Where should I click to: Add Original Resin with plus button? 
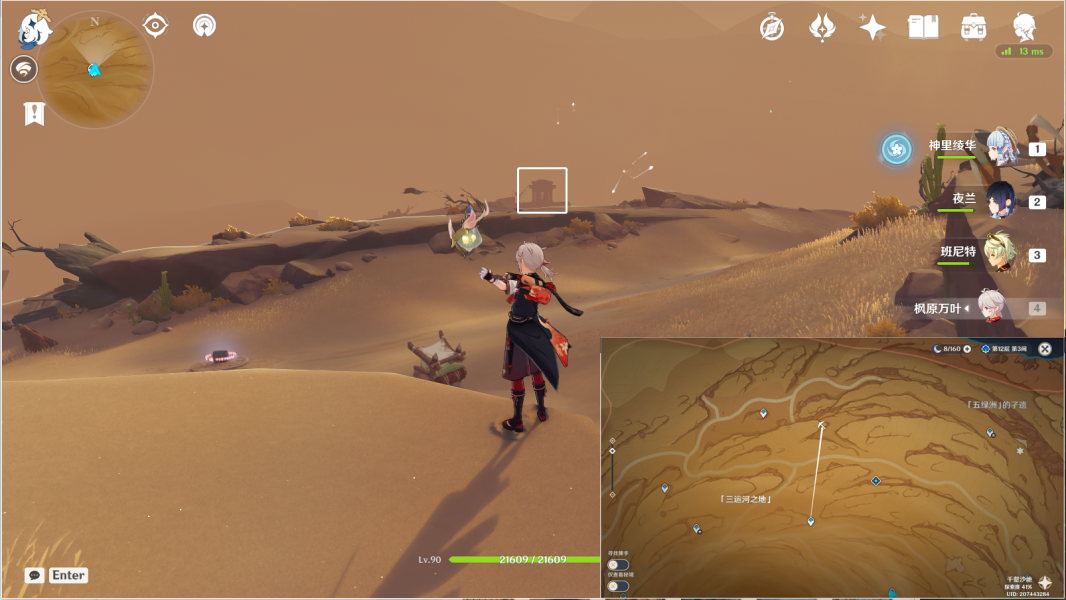coord(967,349)
